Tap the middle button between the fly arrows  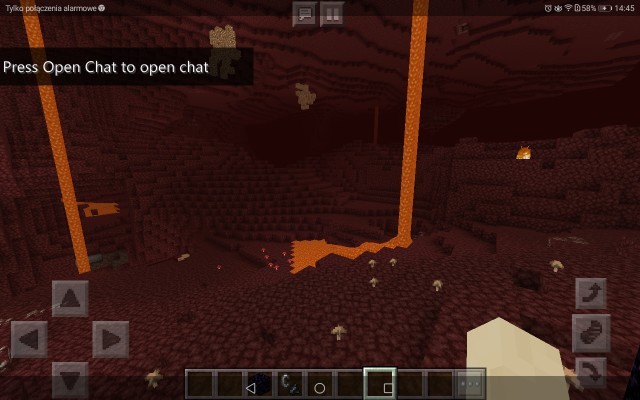591,334
